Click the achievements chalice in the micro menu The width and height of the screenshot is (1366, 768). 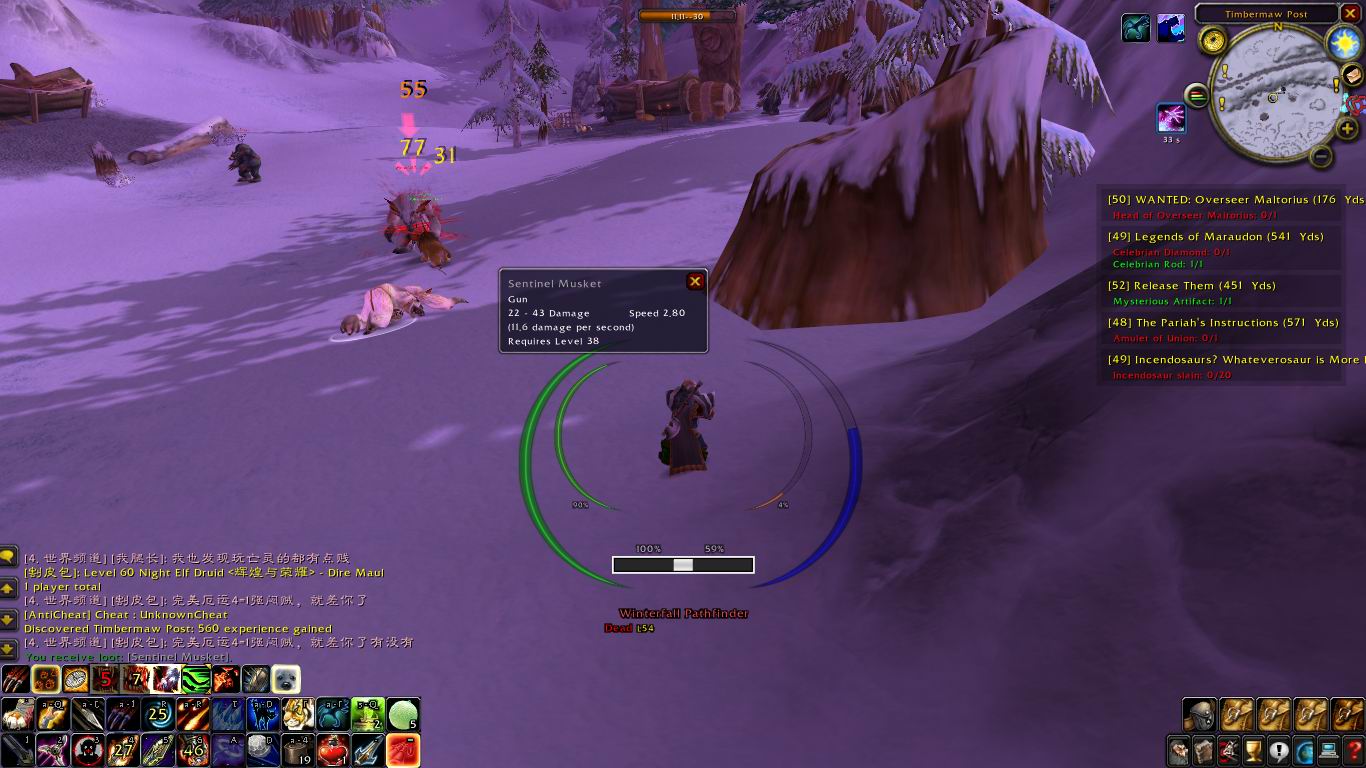1254,750
